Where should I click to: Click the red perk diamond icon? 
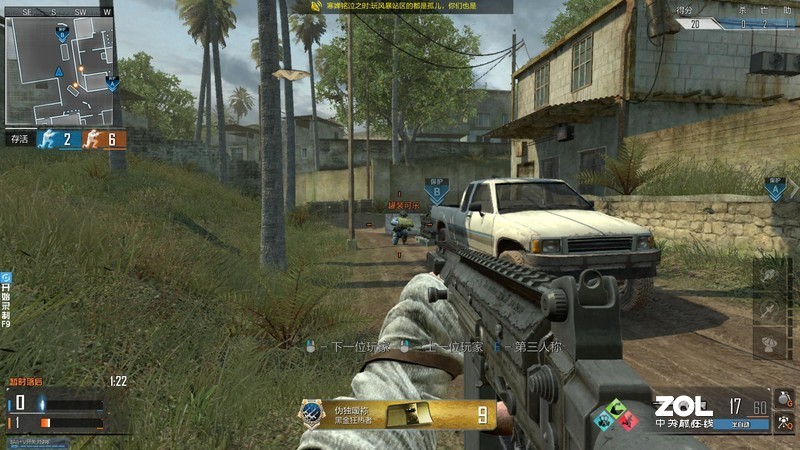(628, 421)
